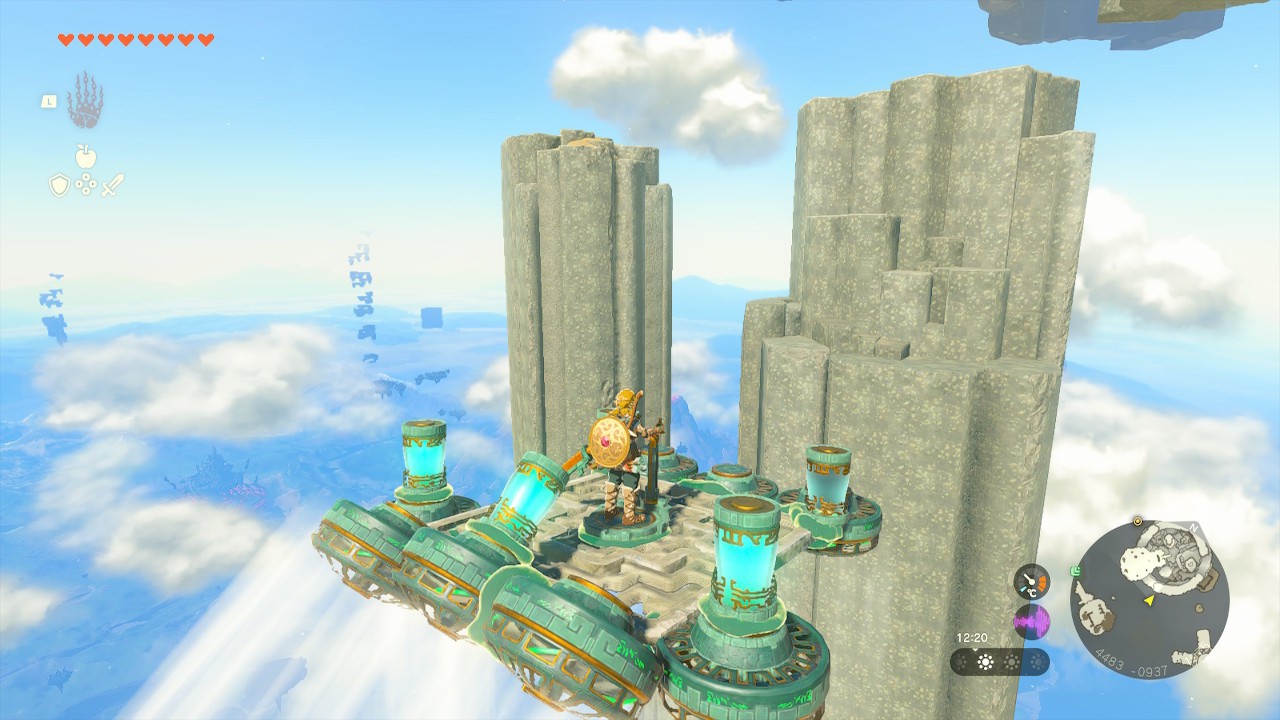Select the yellow player arrow on minimap

pos(1150,601)
